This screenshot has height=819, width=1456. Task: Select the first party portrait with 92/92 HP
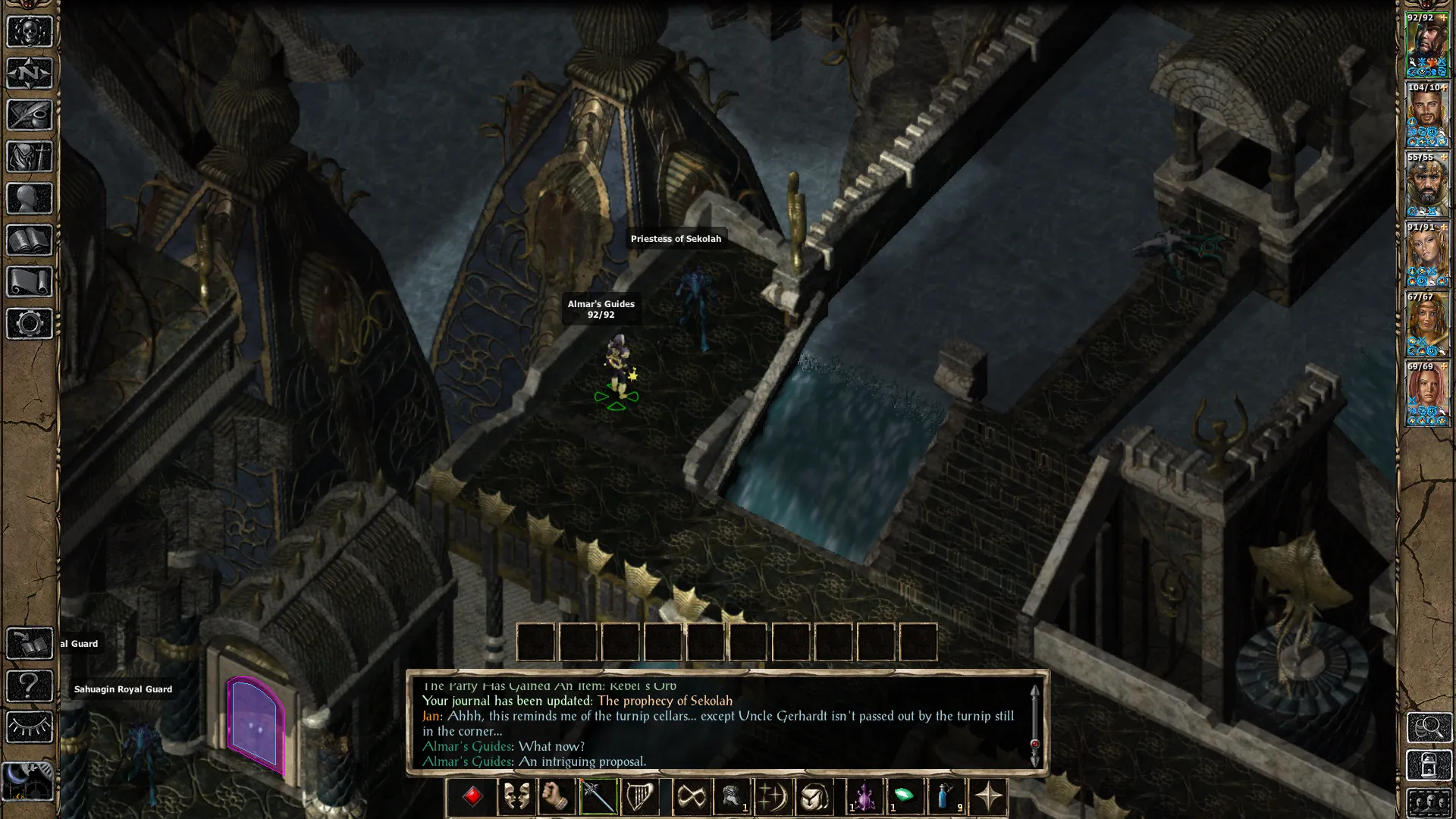tap(1427, 45)
